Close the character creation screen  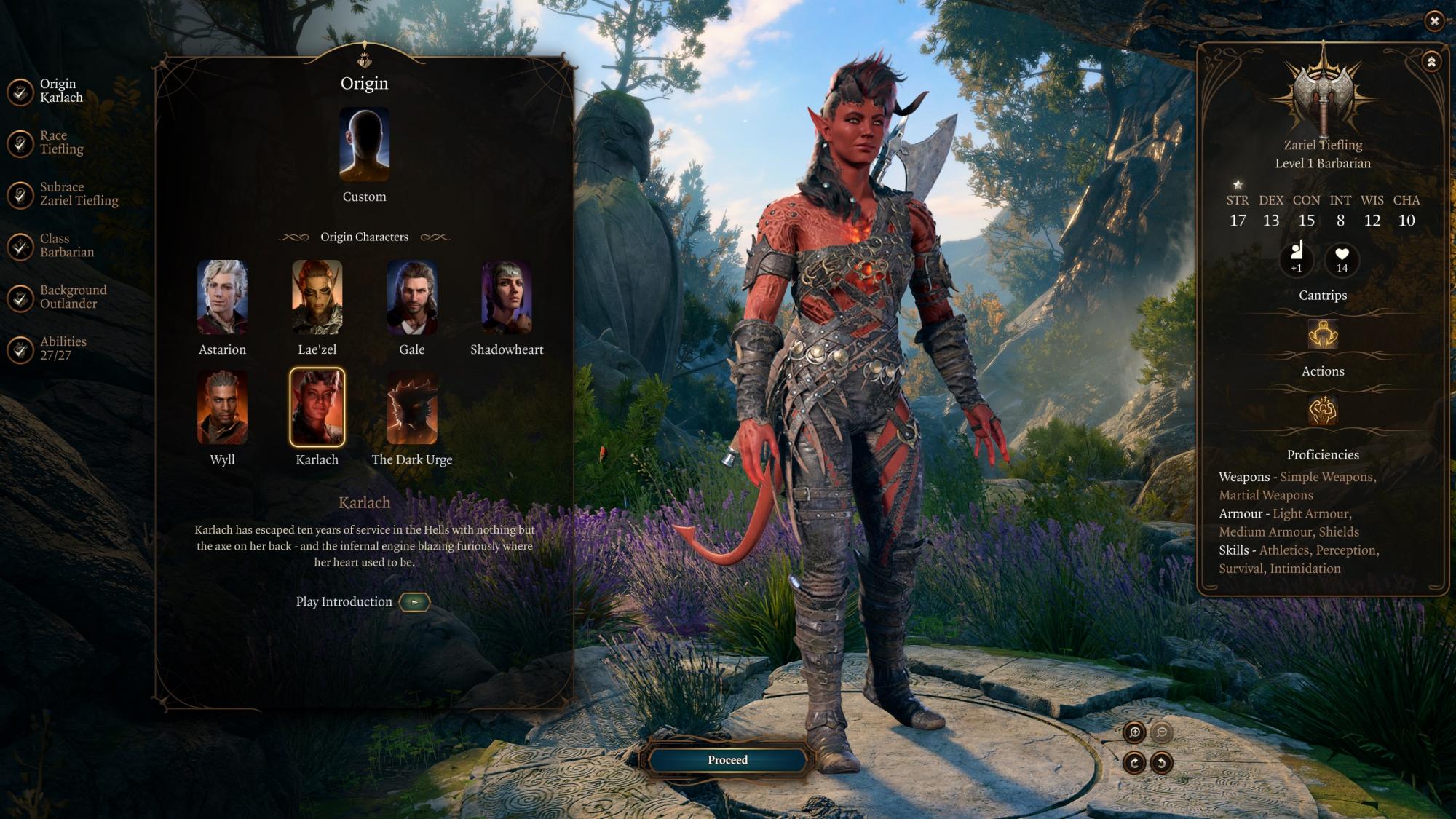(x=1433, y=21)
